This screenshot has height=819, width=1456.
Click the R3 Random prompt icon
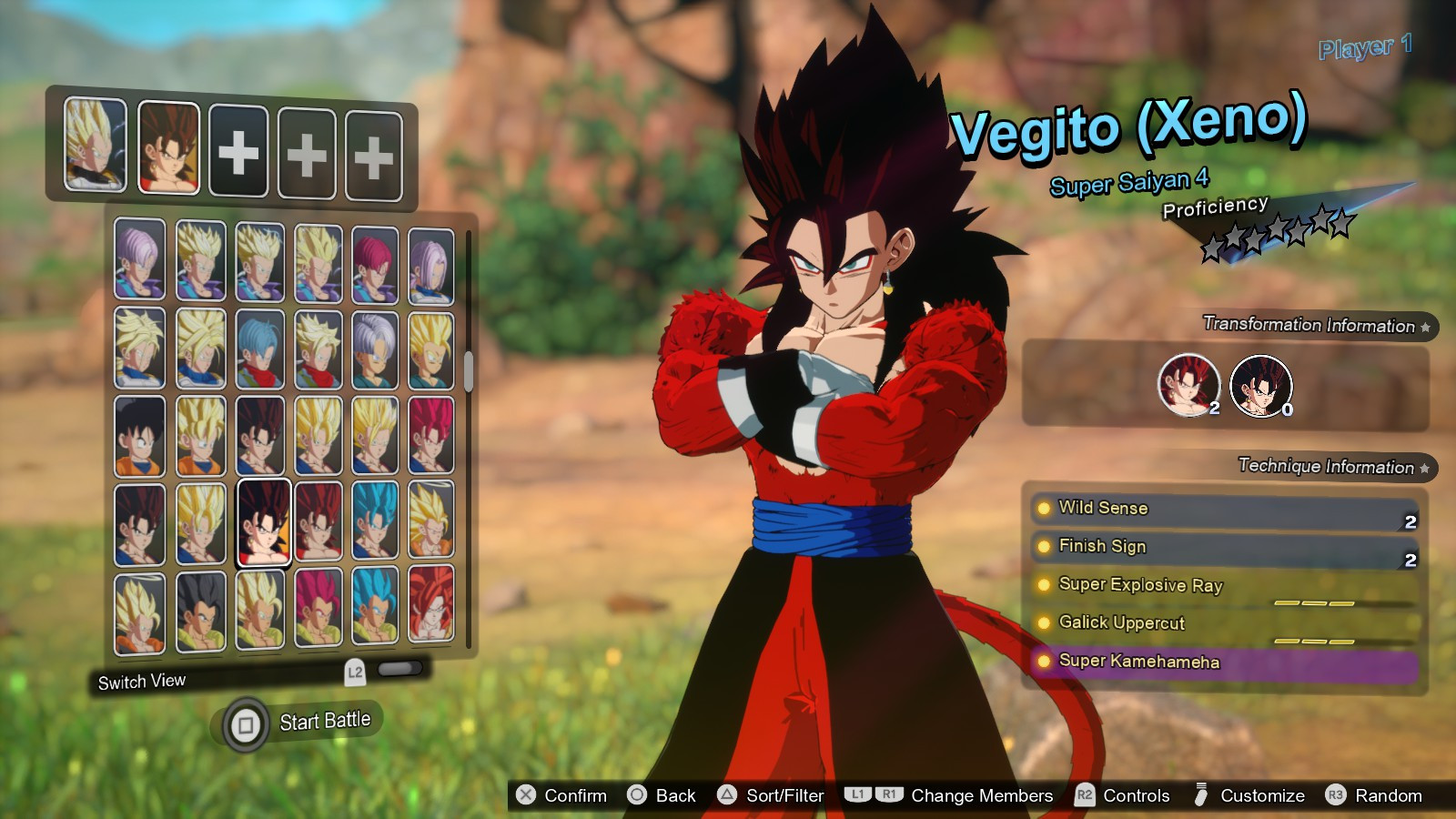coord(1337,795)
